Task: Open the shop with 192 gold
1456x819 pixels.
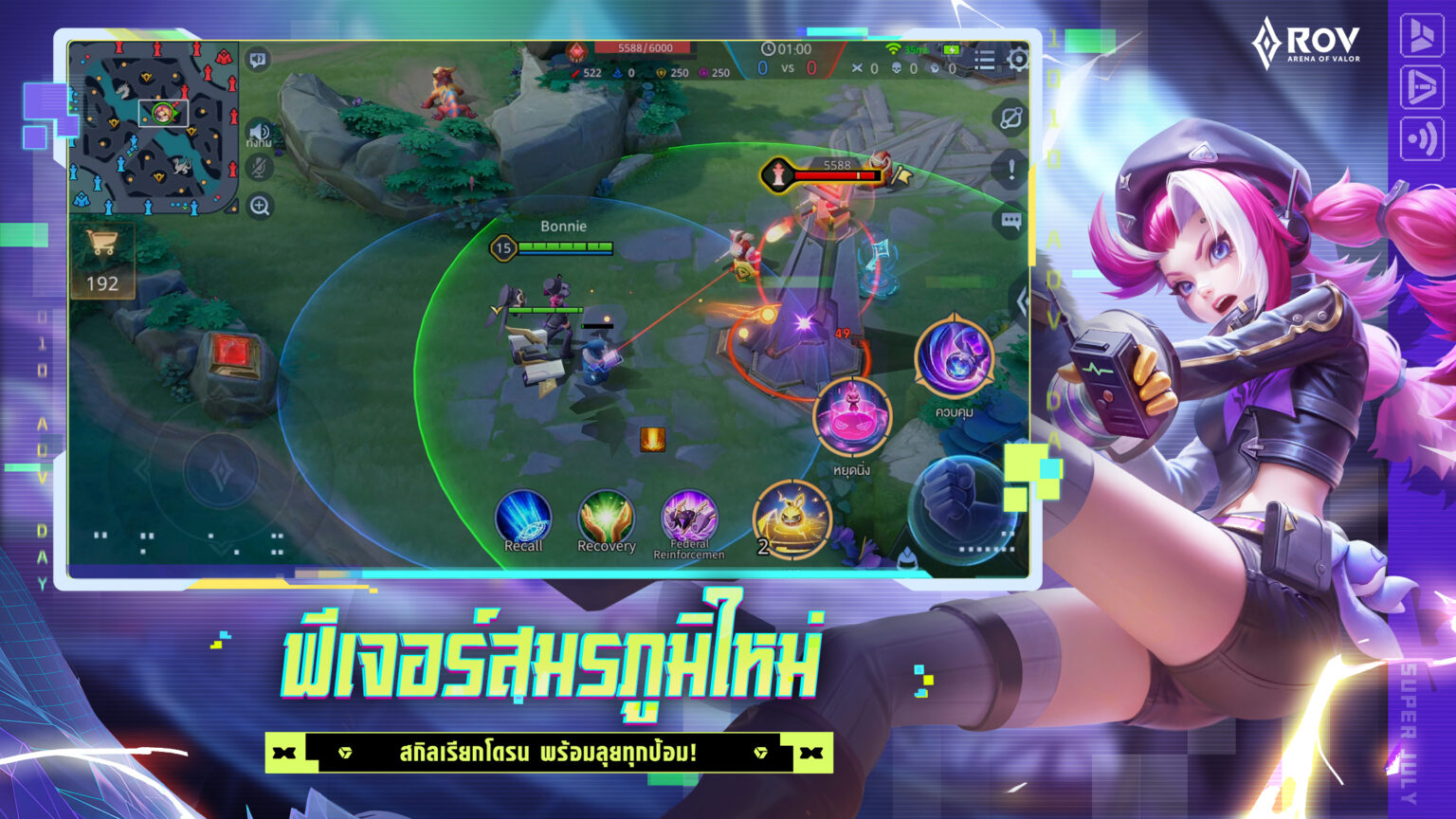Action: (104, 258)
